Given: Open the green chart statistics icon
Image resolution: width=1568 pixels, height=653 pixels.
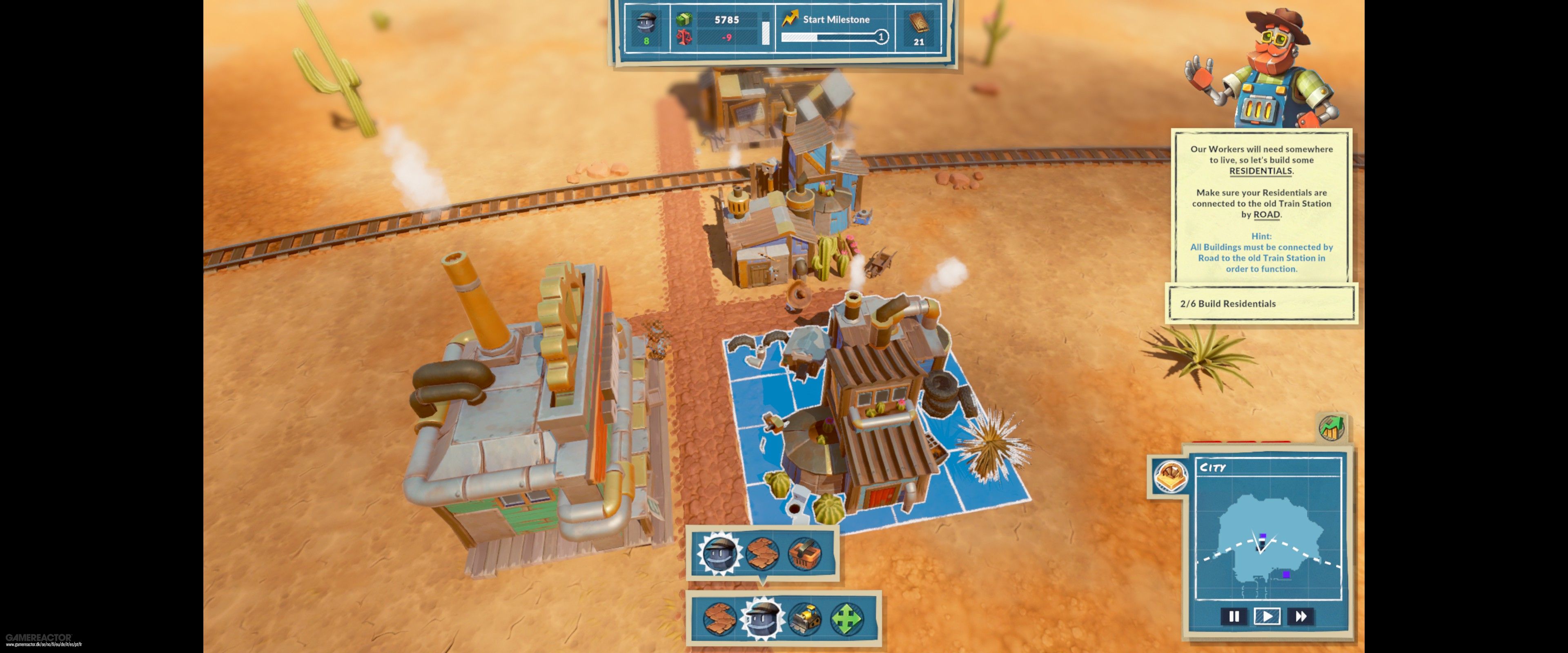Looking at the screenshot, I should 1332,427.
